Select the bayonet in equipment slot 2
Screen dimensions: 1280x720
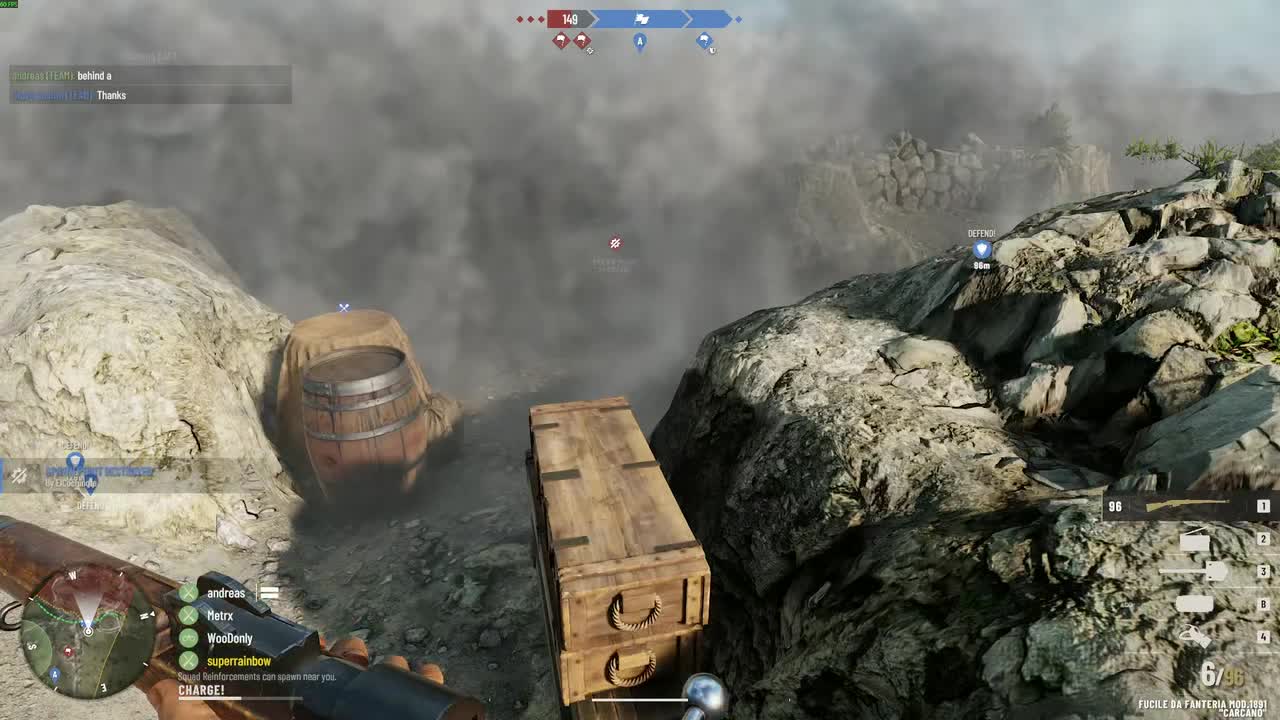click(x=1195, y=540)
